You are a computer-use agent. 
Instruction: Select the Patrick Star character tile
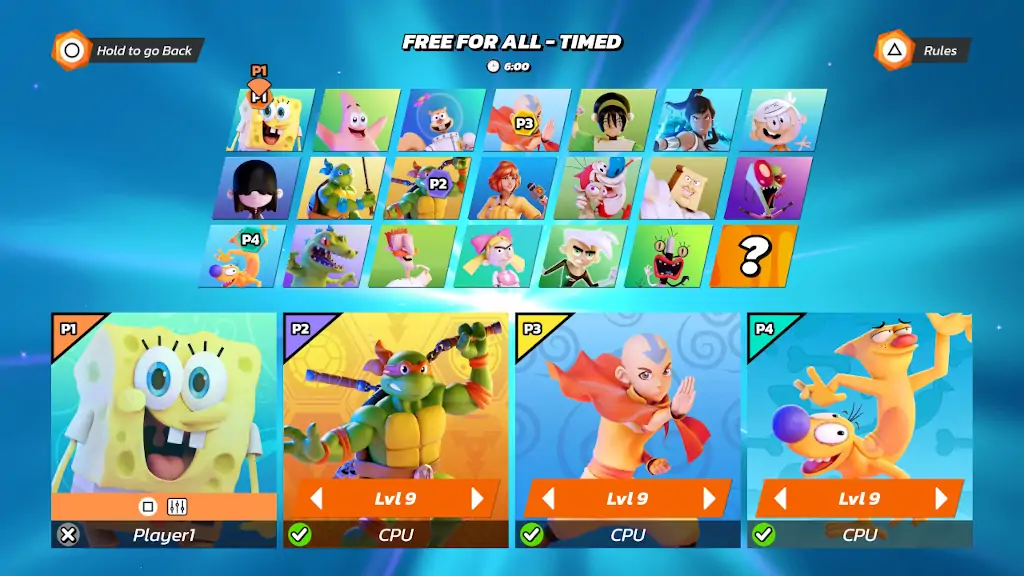356,120
